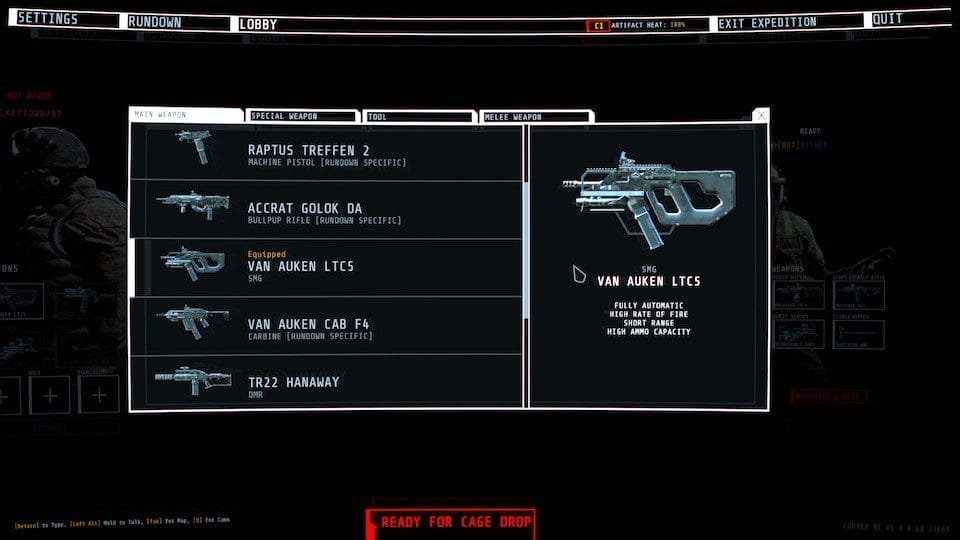Open the Tool tab
Viewport: 960px width, 540px height.
[417, 117]
